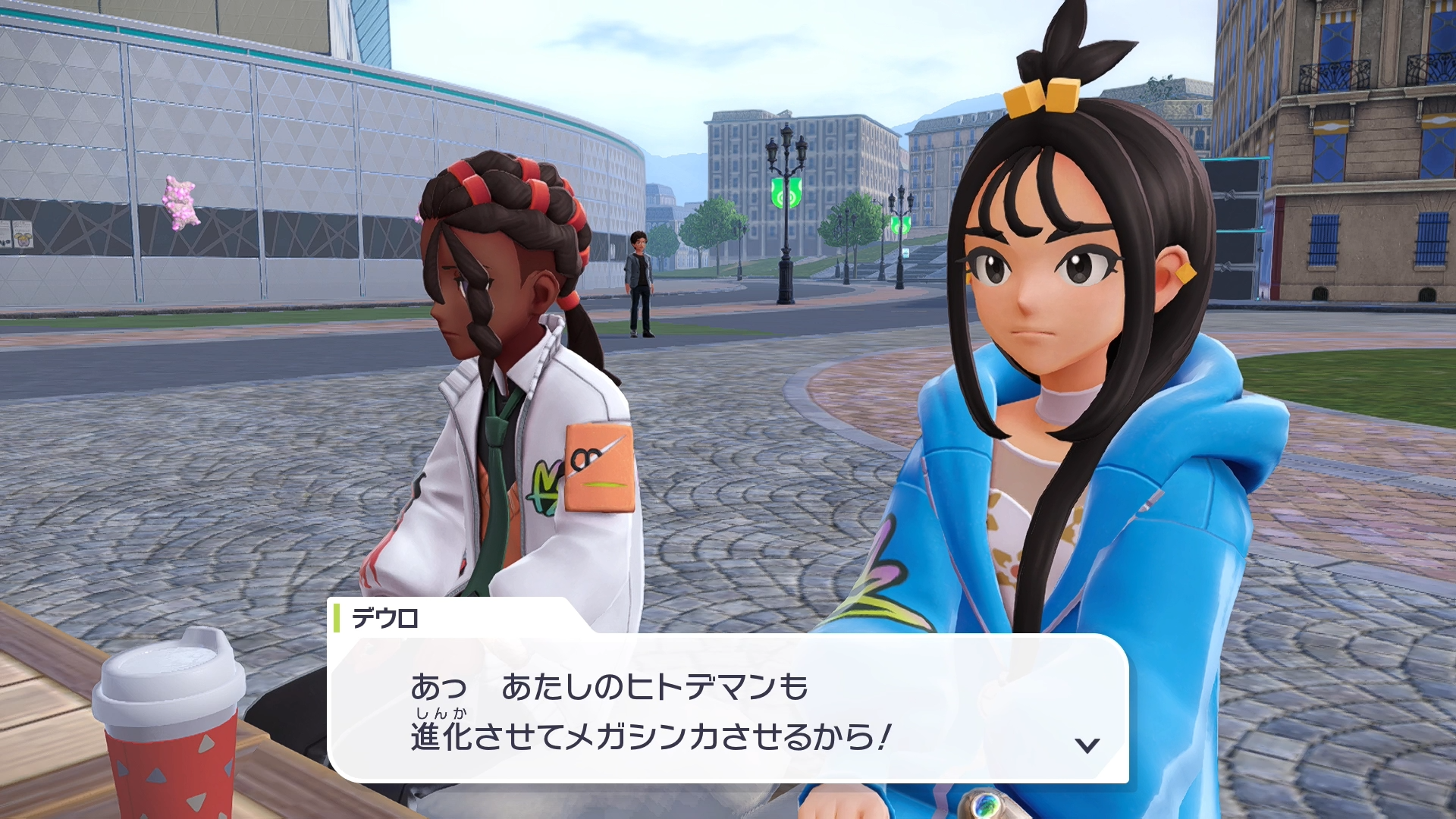This screenshot has height=819, width=1456.
Task: Advance dialogue with the down arrow indicator
Action: [1087, 745]
